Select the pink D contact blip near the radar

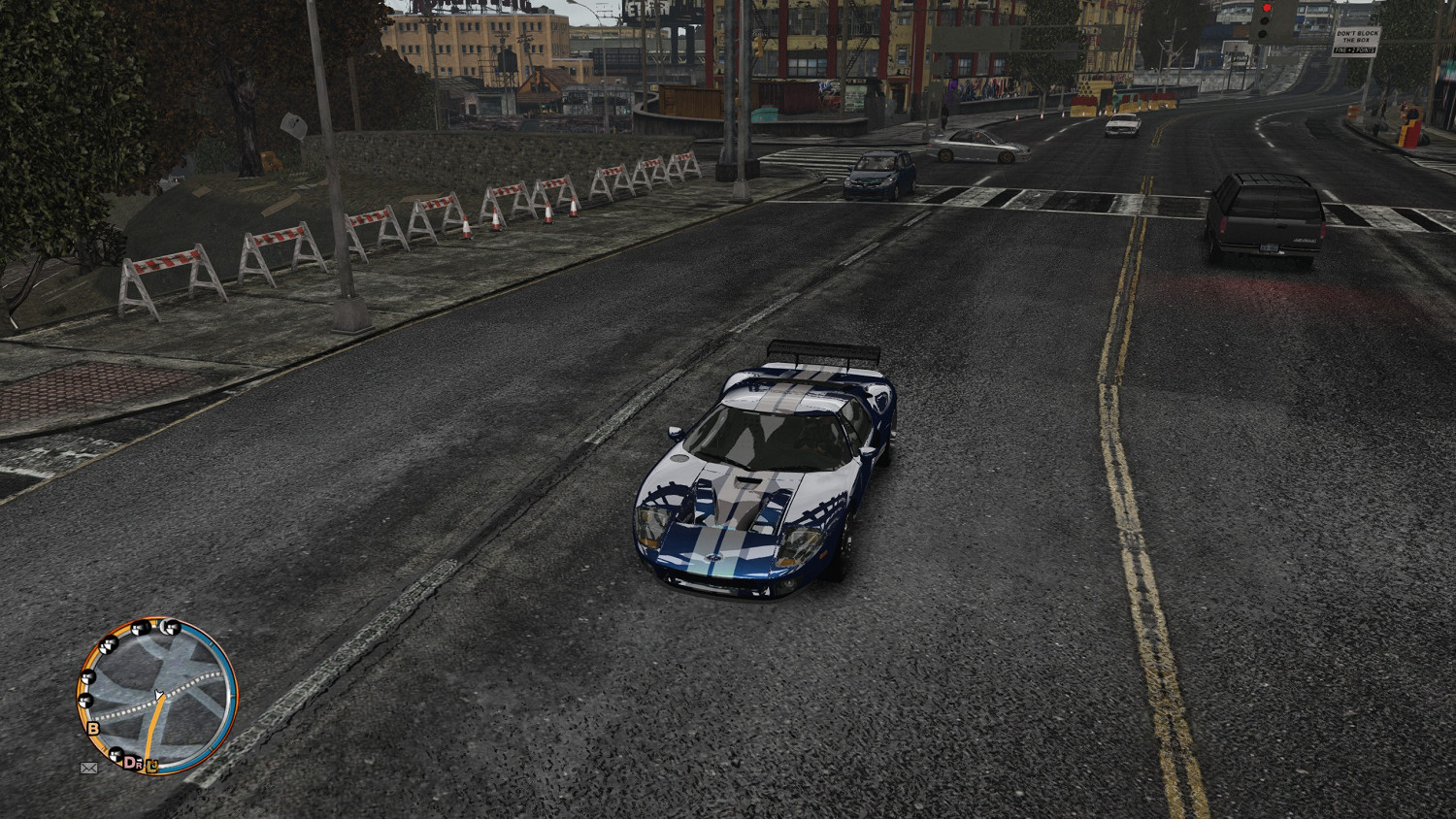(x=131, y=761)
